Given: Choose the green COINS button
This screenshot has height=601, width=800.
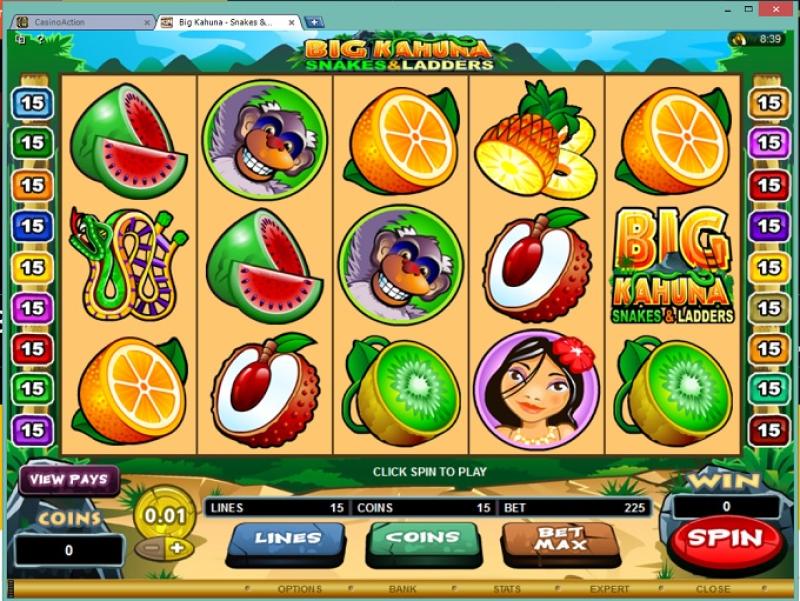Looking at the screenshot, I should point(423,539).
